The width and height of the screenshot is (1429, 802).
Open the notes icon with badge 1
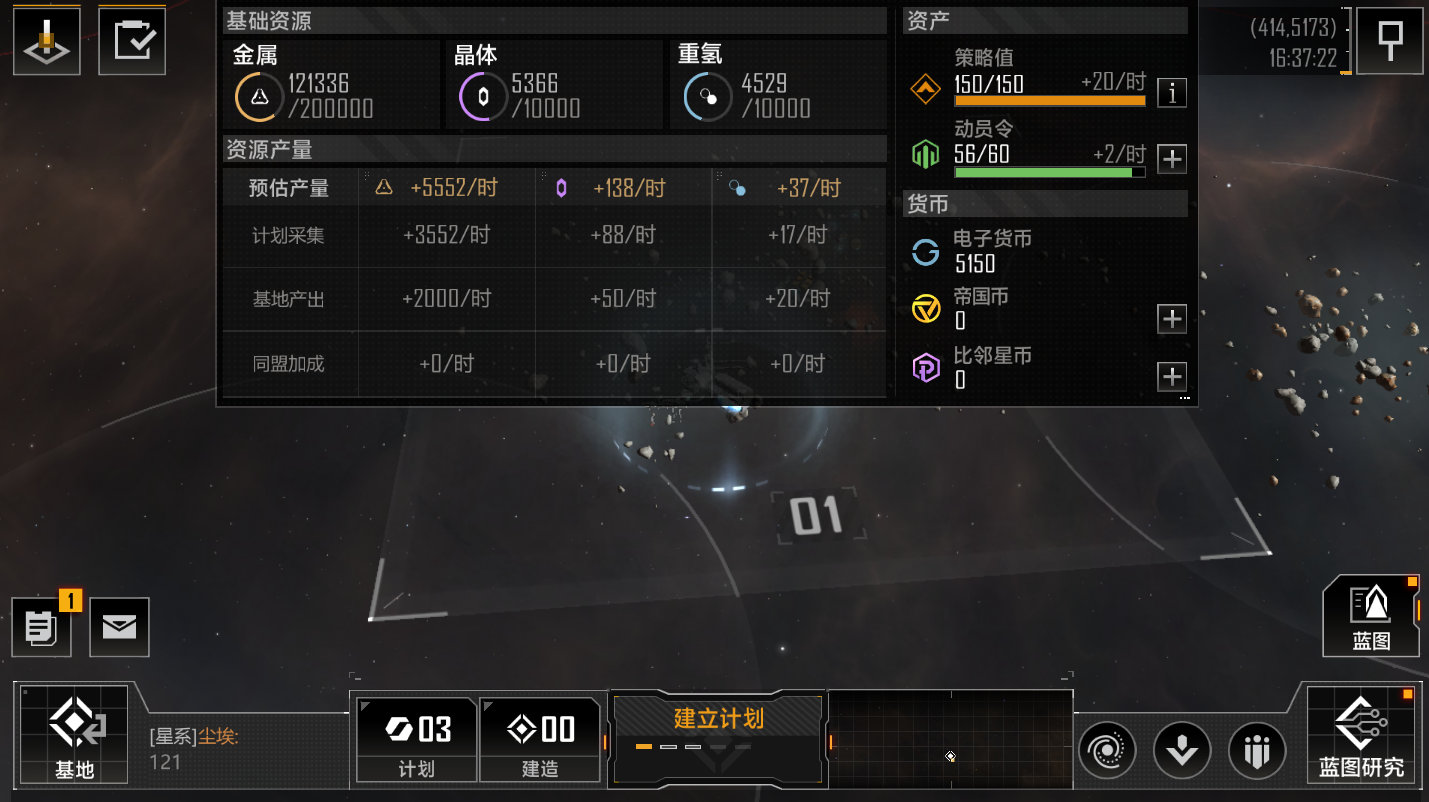pos(42,627)
